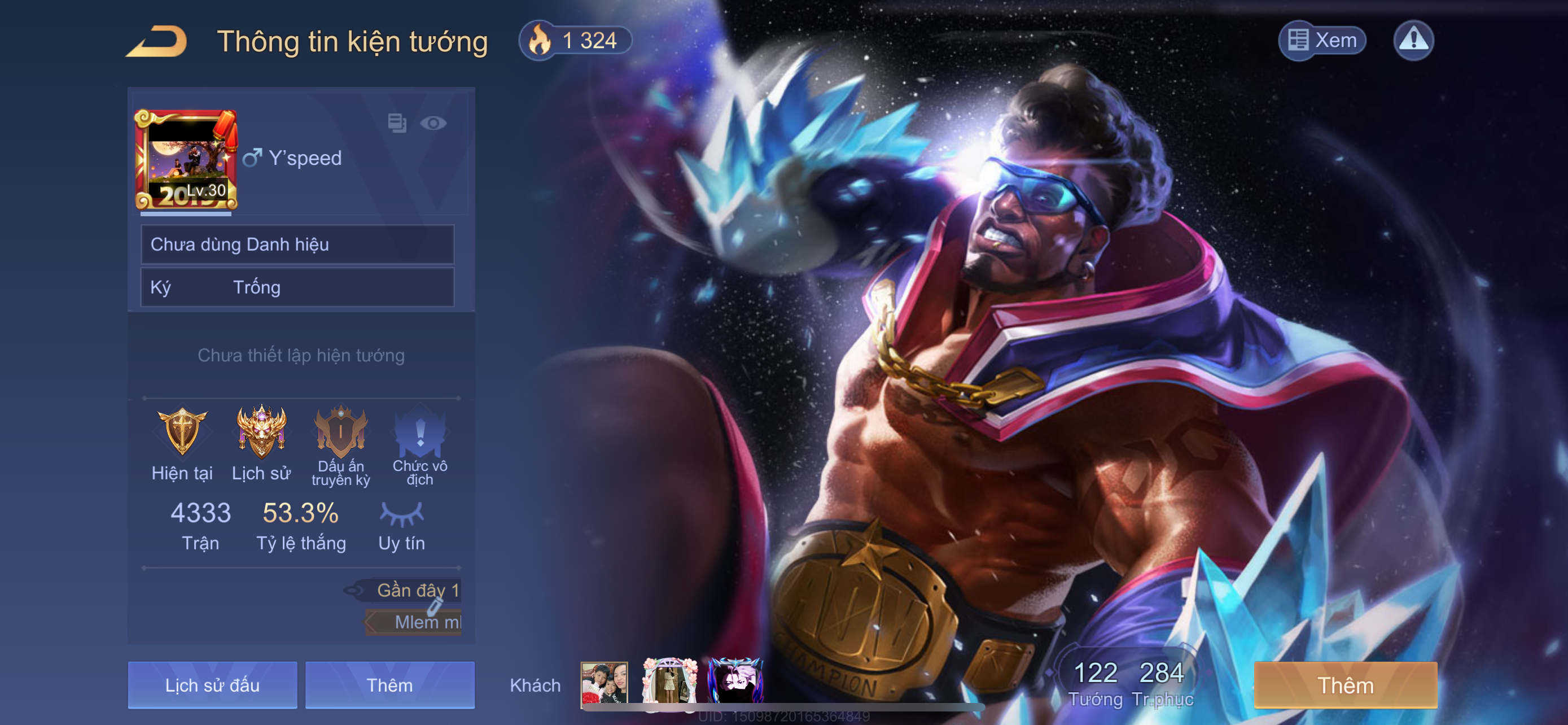This screenshot has height=725, width=1568.
Task: Open the fire popularity counter showing 1 324
Action: pos(575,41)
